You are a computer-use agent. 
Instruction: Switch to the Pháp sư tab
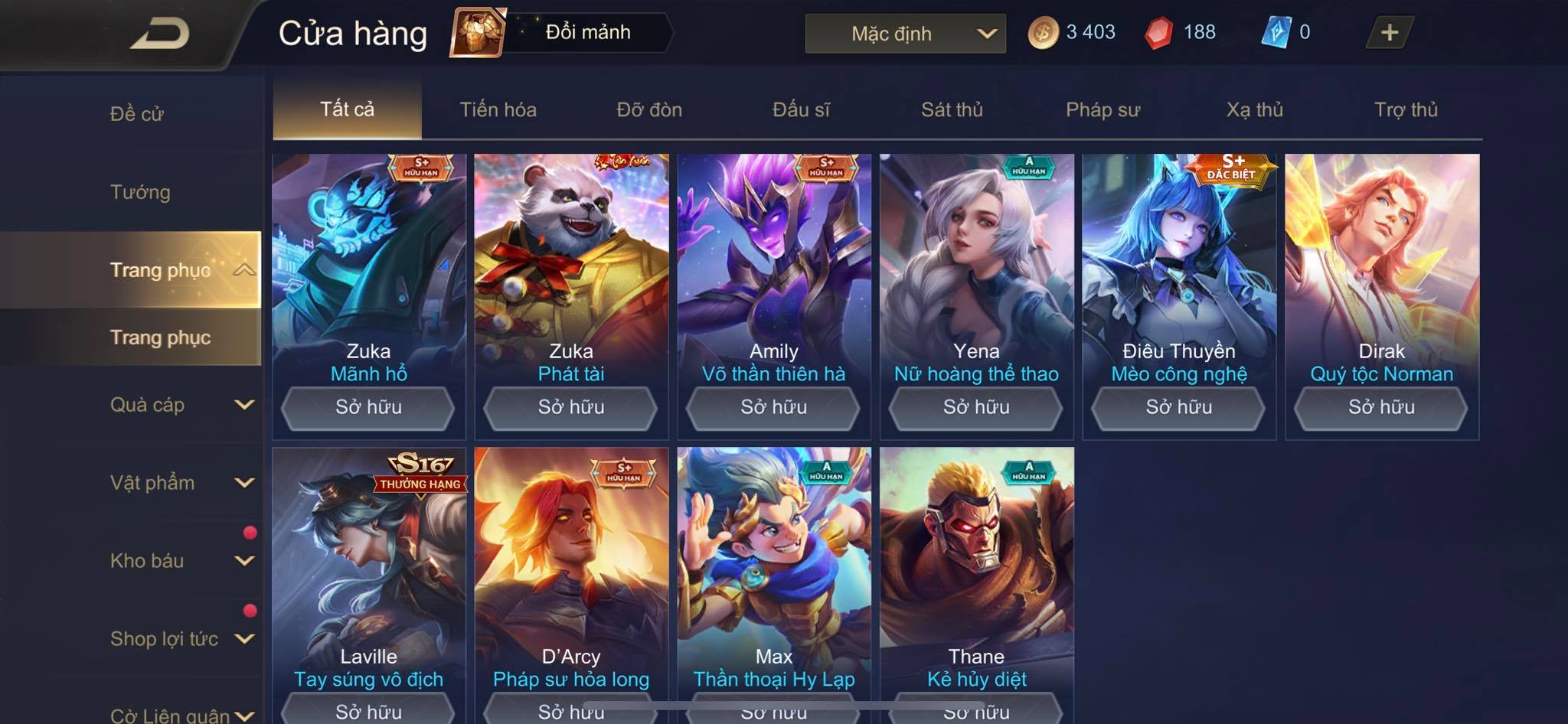click(x=1102, y=109)
